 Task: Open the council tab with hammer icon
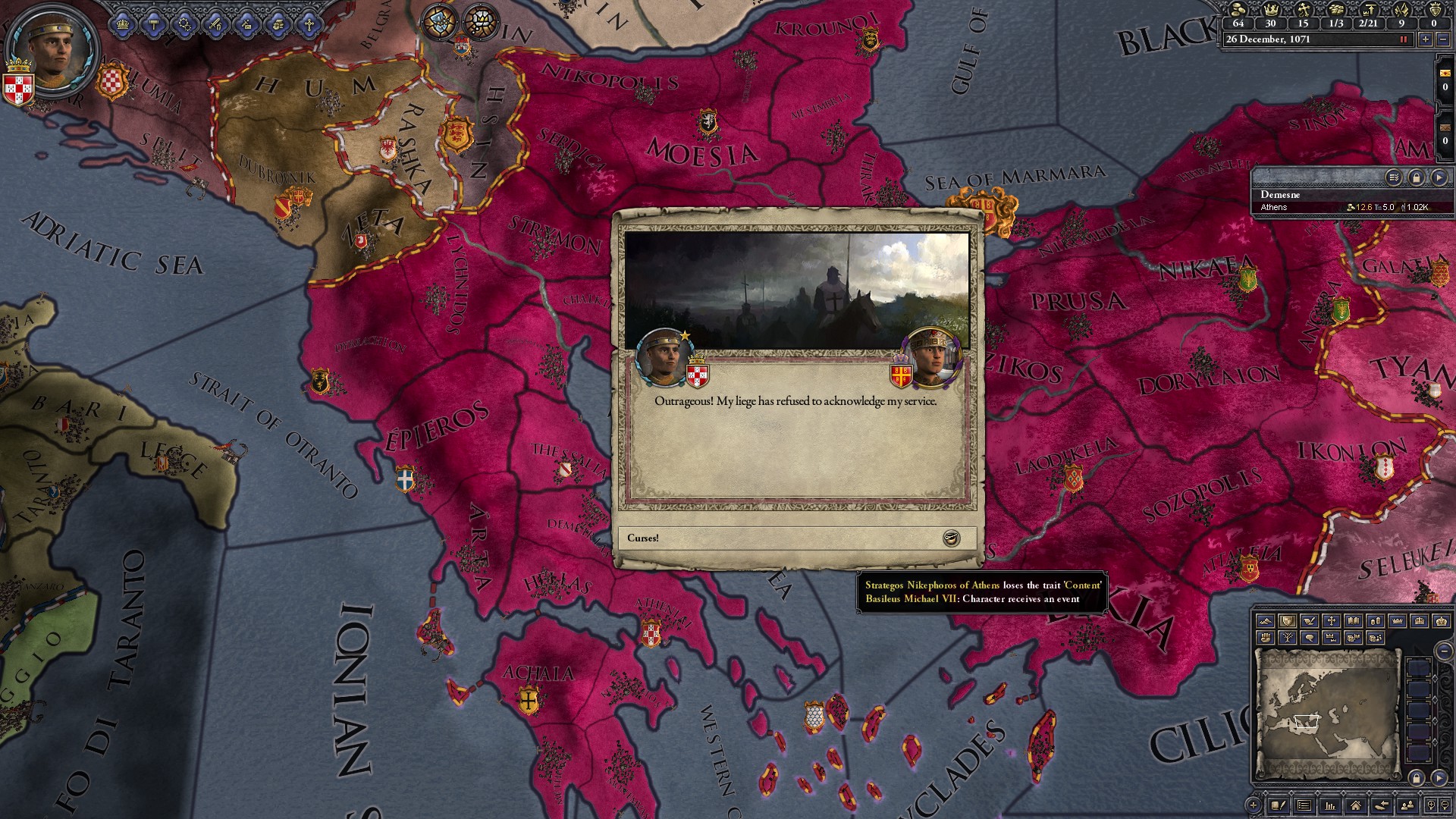pyautogui.click(x=155, y=24)
